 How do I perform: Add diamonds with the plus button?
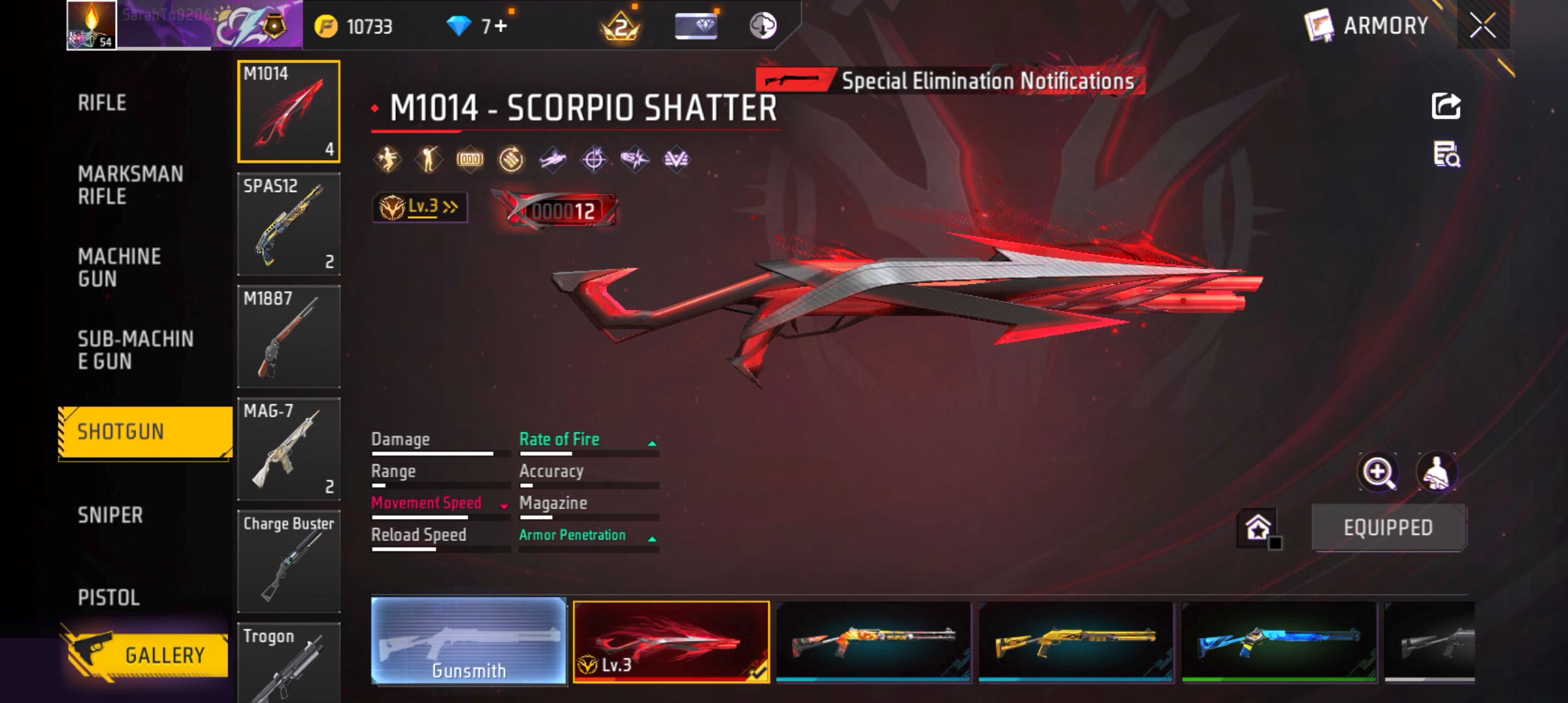pos(500,26)
